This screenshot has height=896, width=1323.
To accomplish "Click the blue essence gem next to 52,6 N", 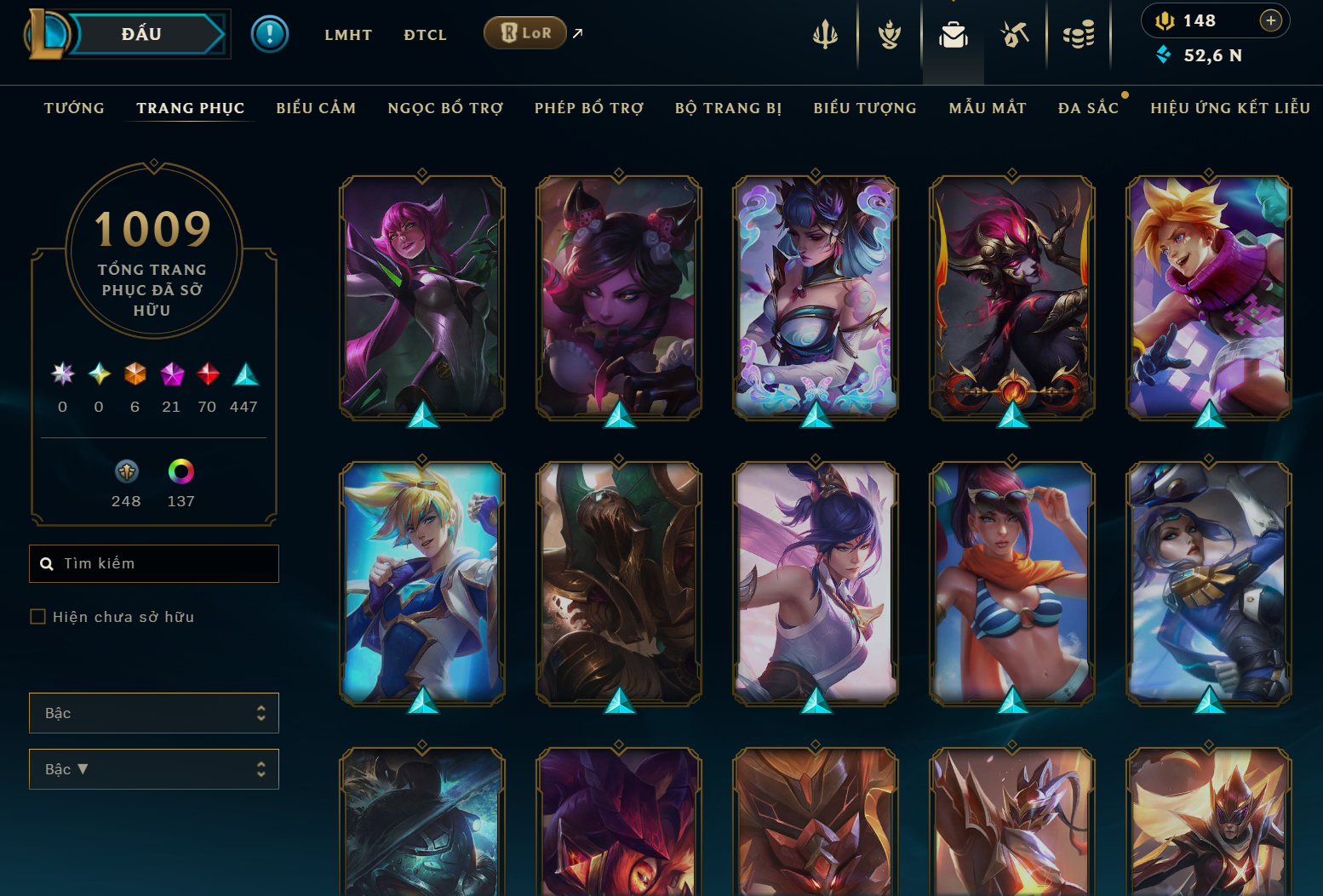I will coord(1165,55).
